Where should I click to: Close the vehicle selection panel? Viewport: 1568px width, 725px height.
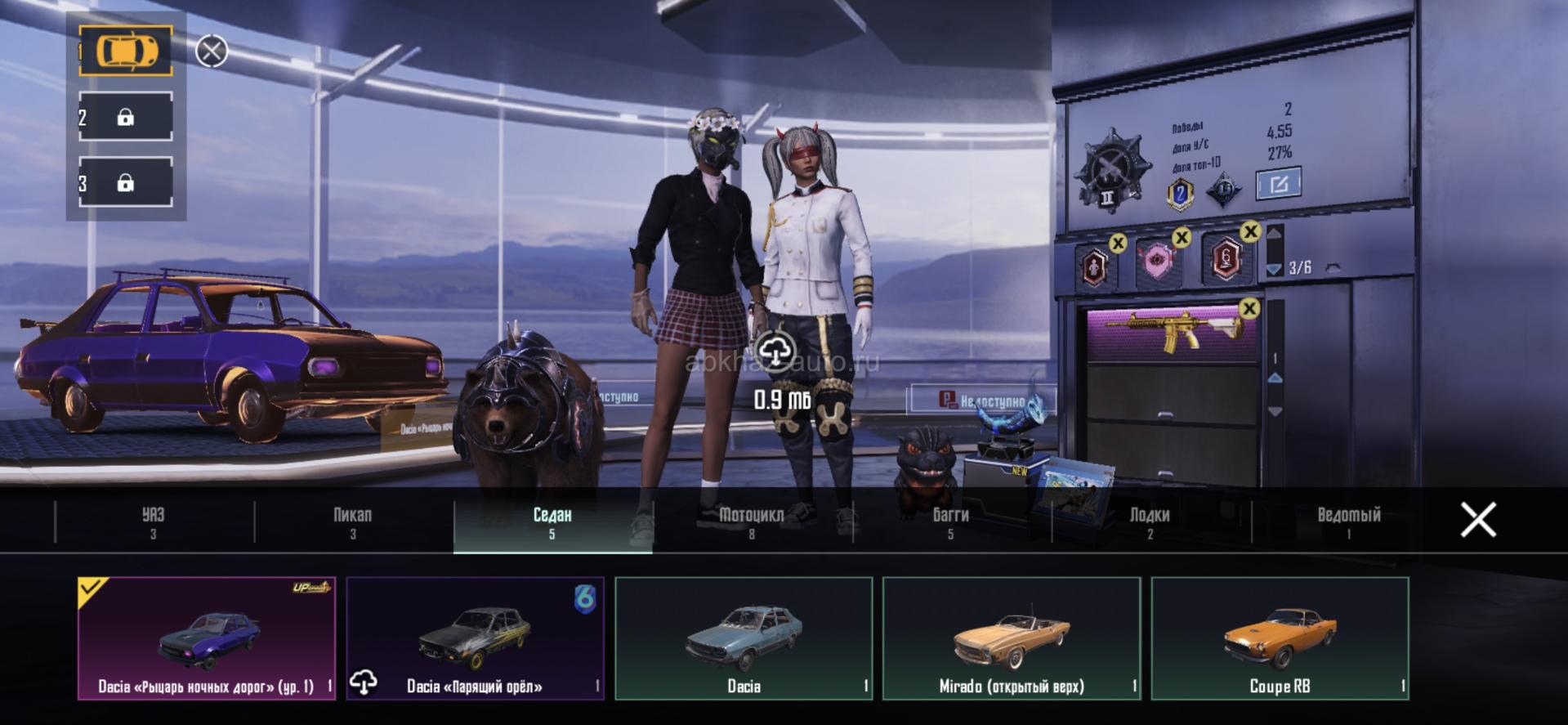click(1478, 520)
